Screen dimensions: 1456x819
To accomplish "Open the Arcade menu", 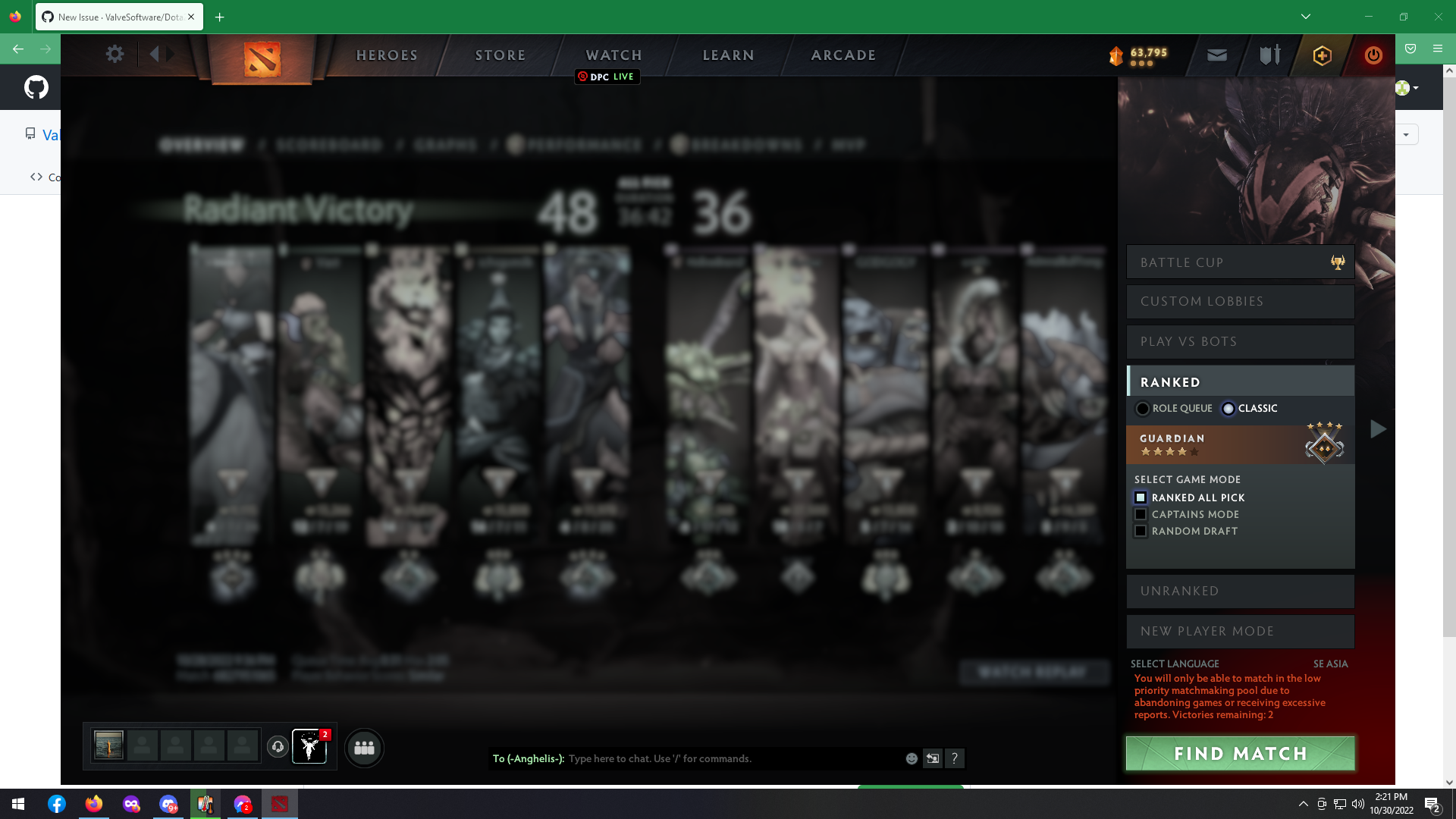I will tap(843, 55).
